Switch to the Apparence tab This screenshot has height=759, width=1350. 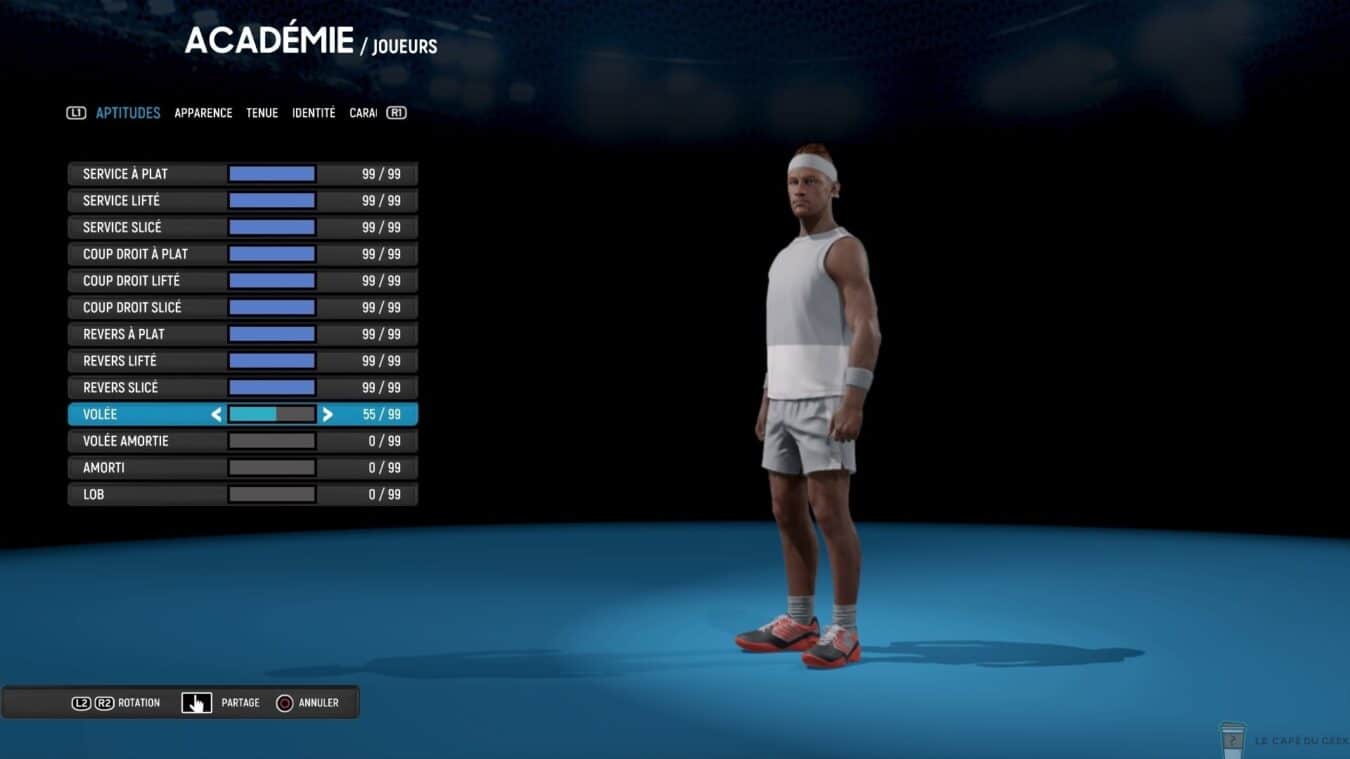(x=203, y=113)
